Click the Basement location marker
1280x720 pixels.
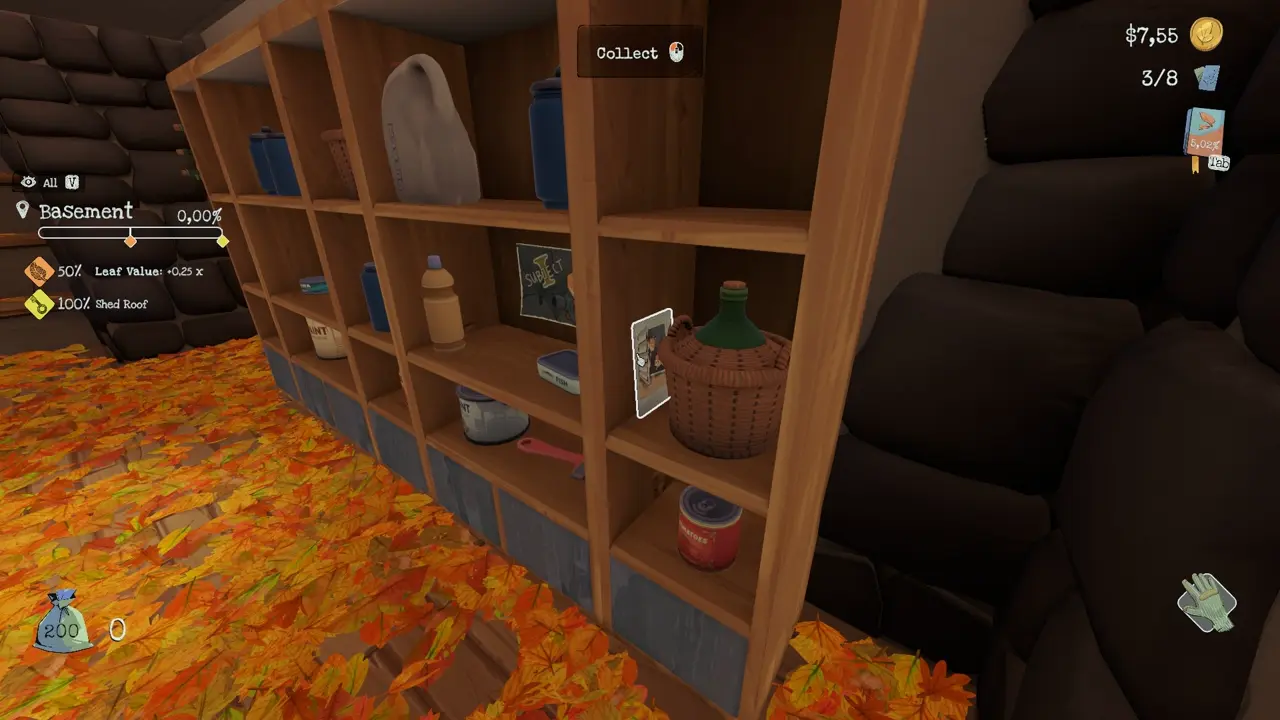pyautogui.click(x=23, y=211)
